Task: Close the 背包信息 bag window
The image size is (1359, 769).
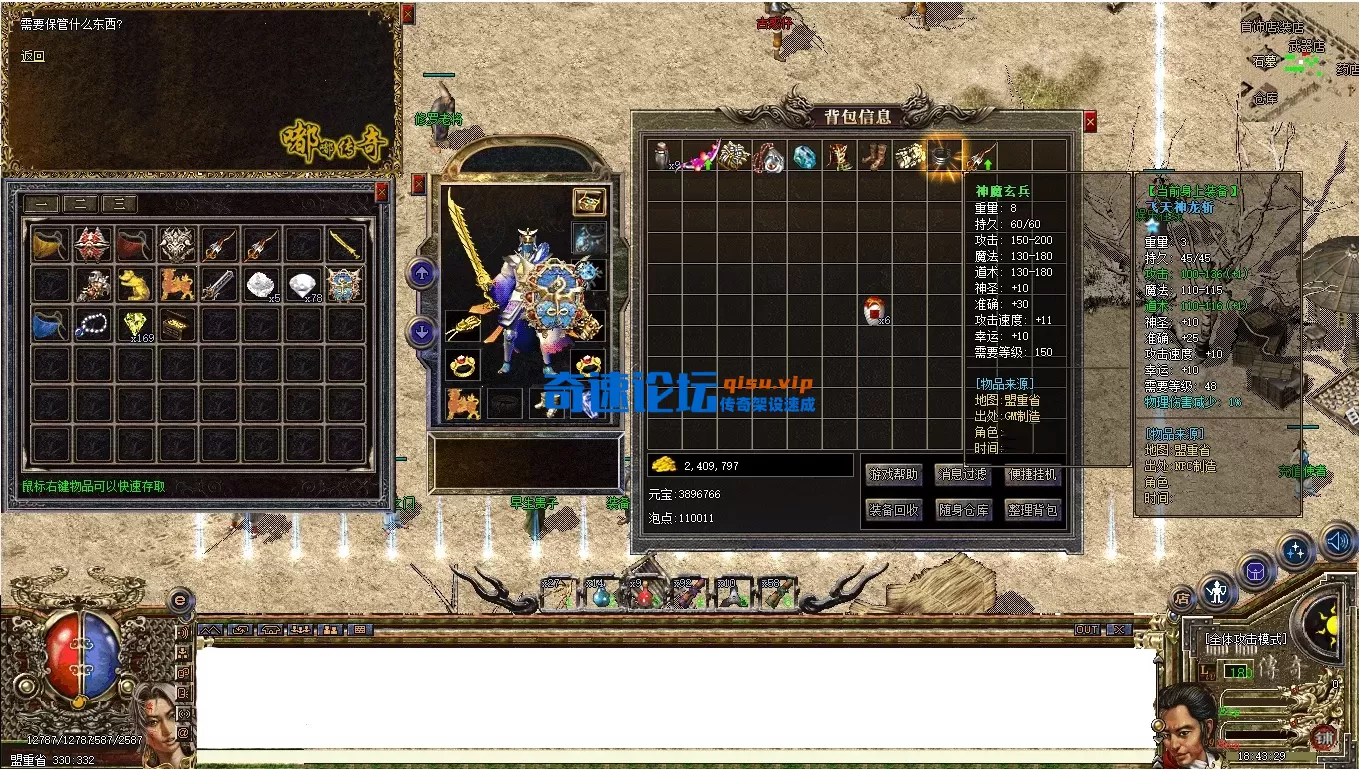Action: point(1090,121)
